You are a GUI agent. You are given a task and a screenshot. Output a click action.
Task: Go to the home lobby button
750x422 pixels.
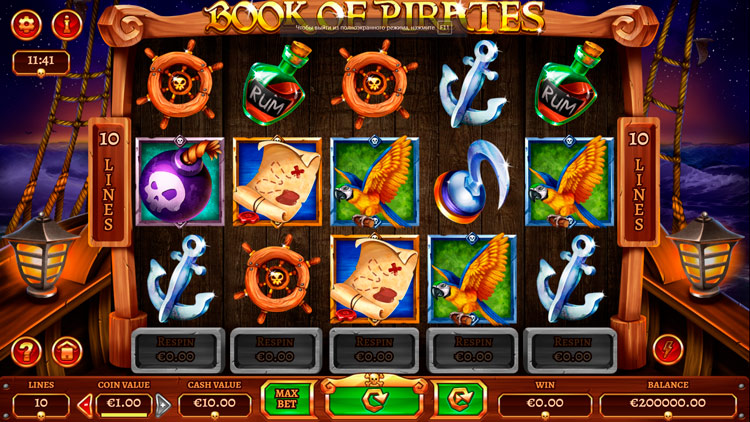pos(67,351)
